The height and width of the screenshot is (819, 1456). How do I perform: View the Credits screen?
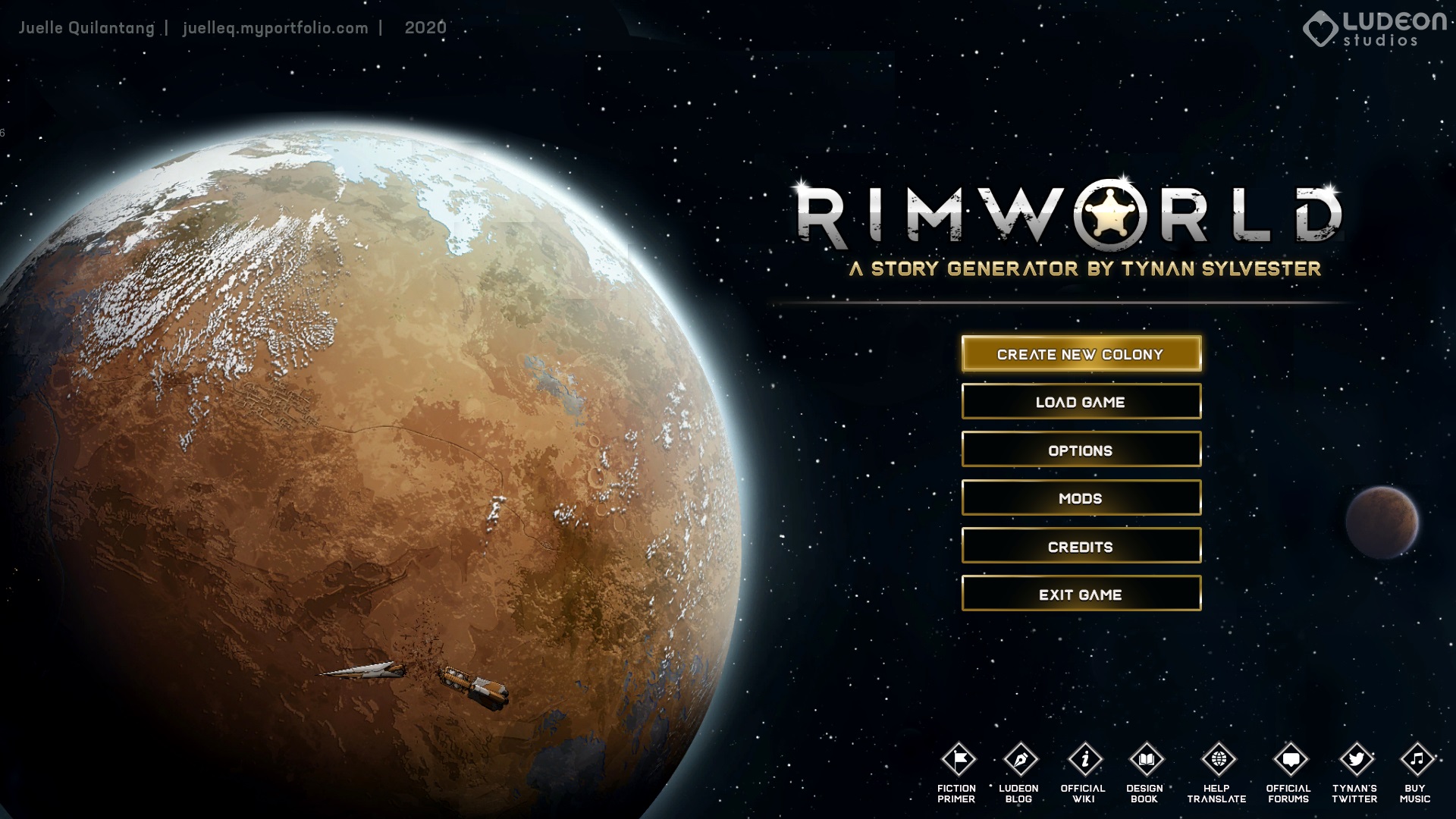click(x=1081, y=546)
